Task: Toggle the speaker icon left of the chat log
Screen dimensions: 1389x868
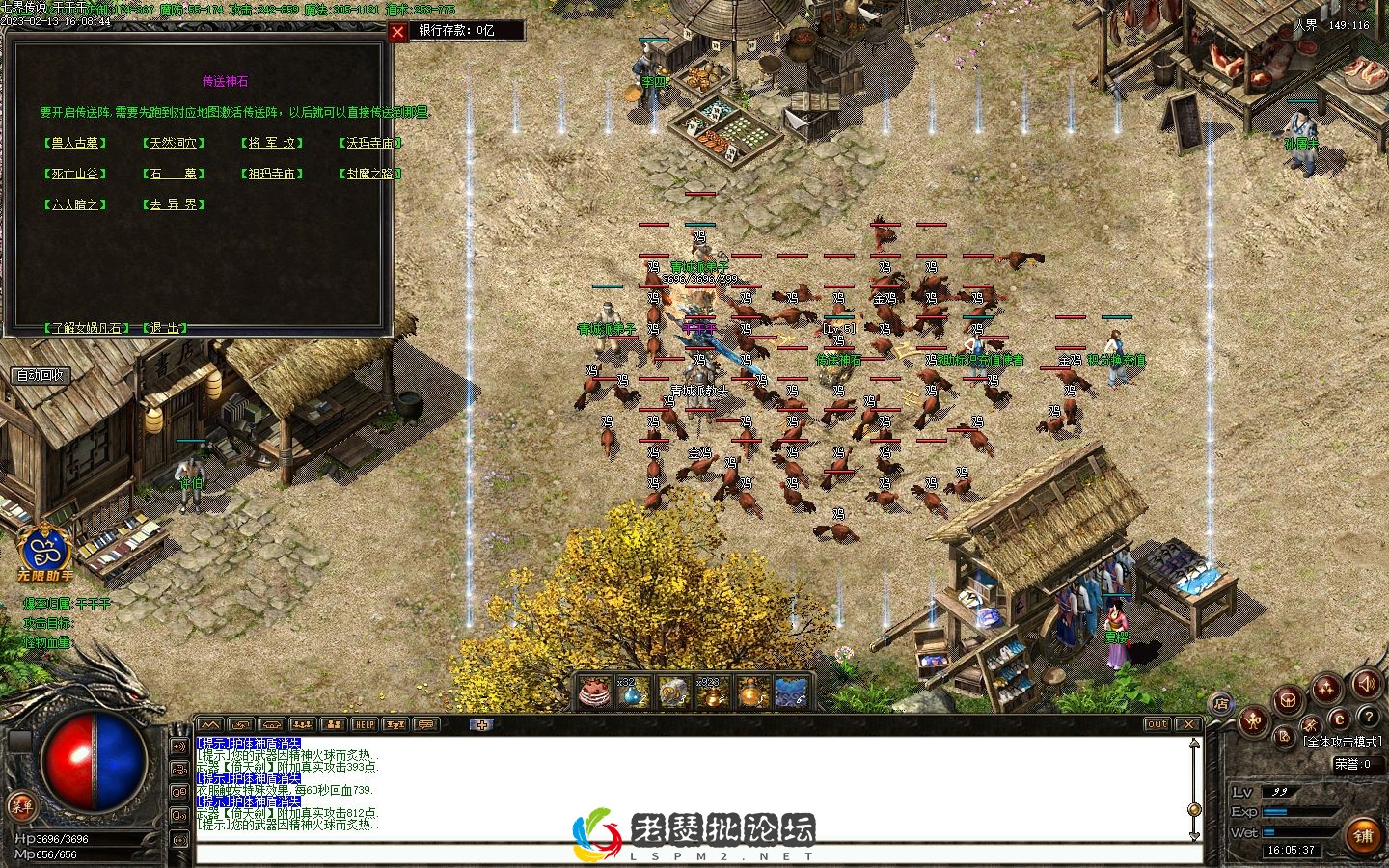Action: [x=178, y=746]
